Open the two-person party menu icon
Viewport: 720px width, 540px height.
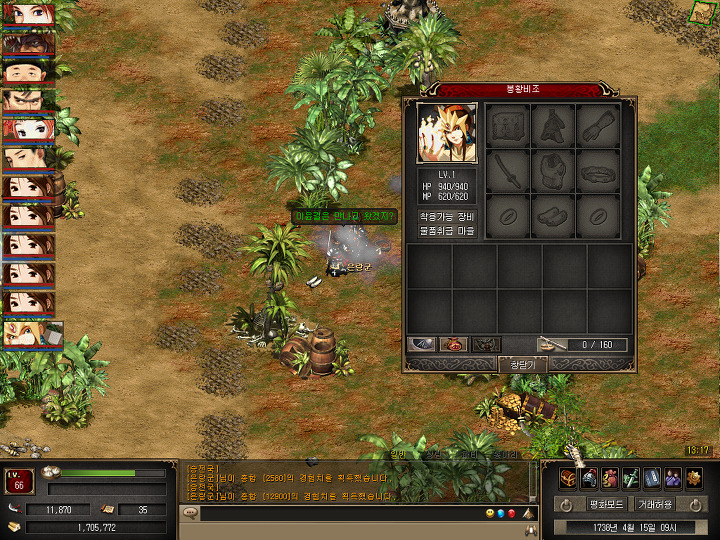pyautogui.click(x=673, y=478)
